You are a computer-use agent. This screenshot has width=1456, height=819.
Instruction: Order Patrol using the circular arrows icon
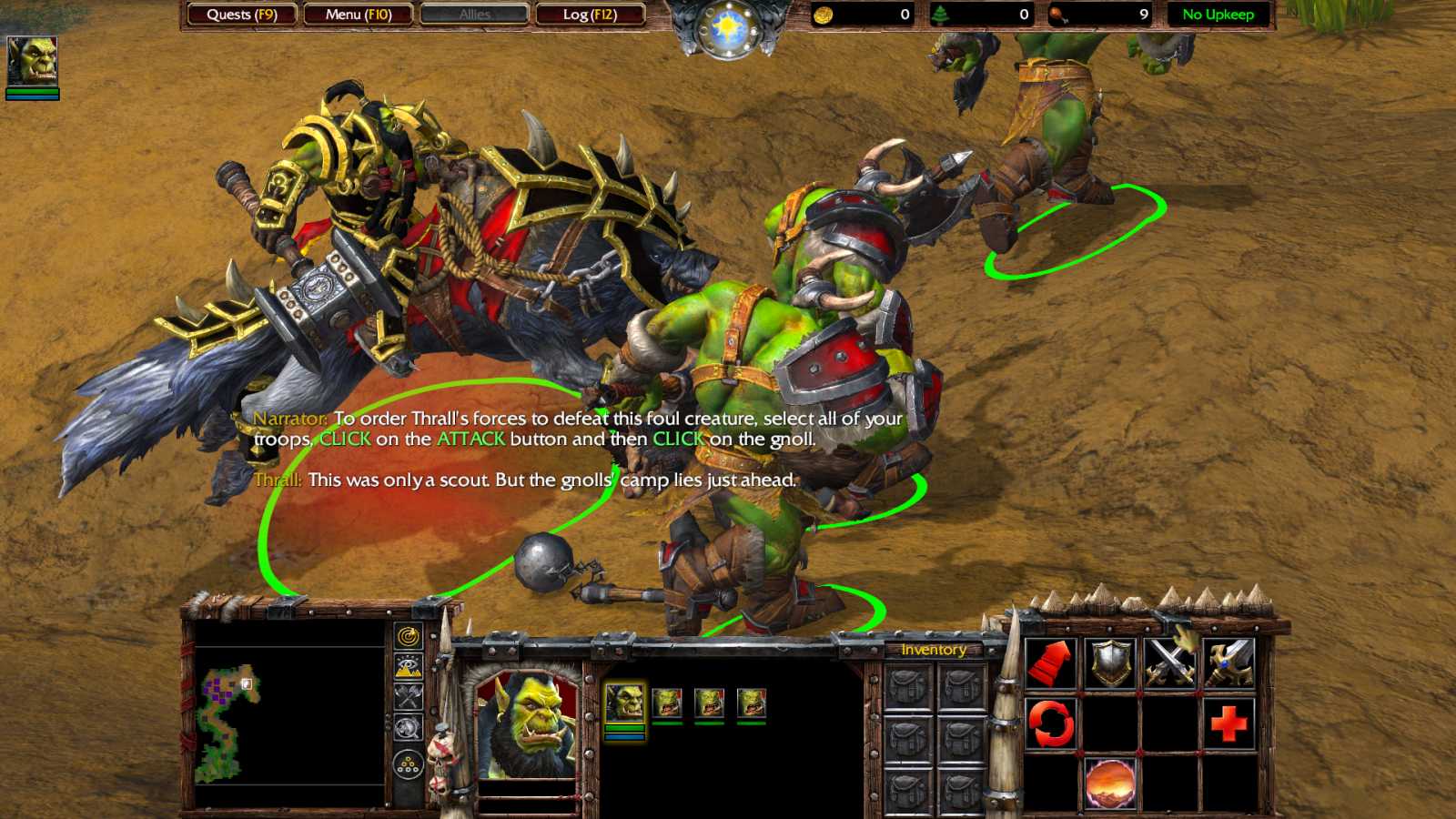1048,724
